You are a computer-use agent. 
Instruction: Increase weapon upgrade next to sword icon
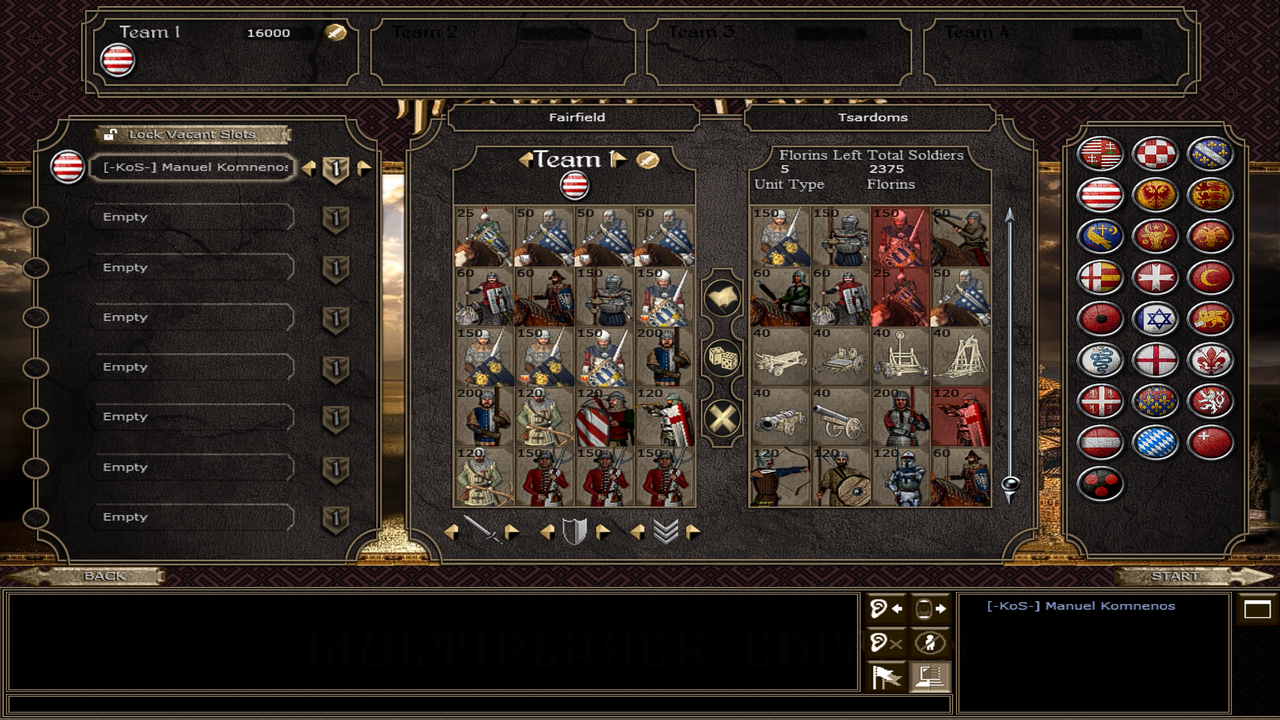[x=512, y=532]
